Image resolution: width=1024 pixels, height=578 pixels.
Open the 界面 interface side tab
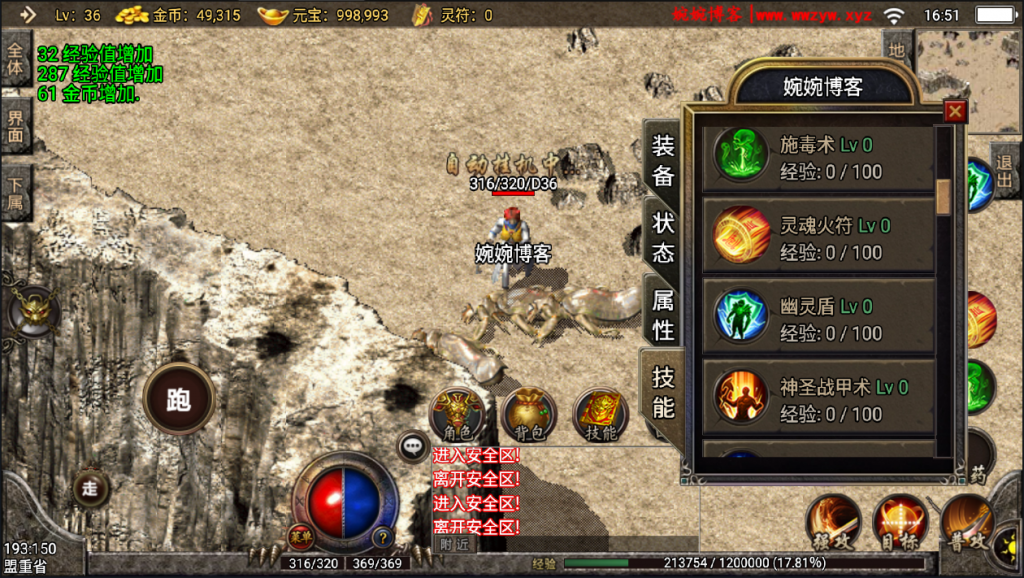(16, 126)
